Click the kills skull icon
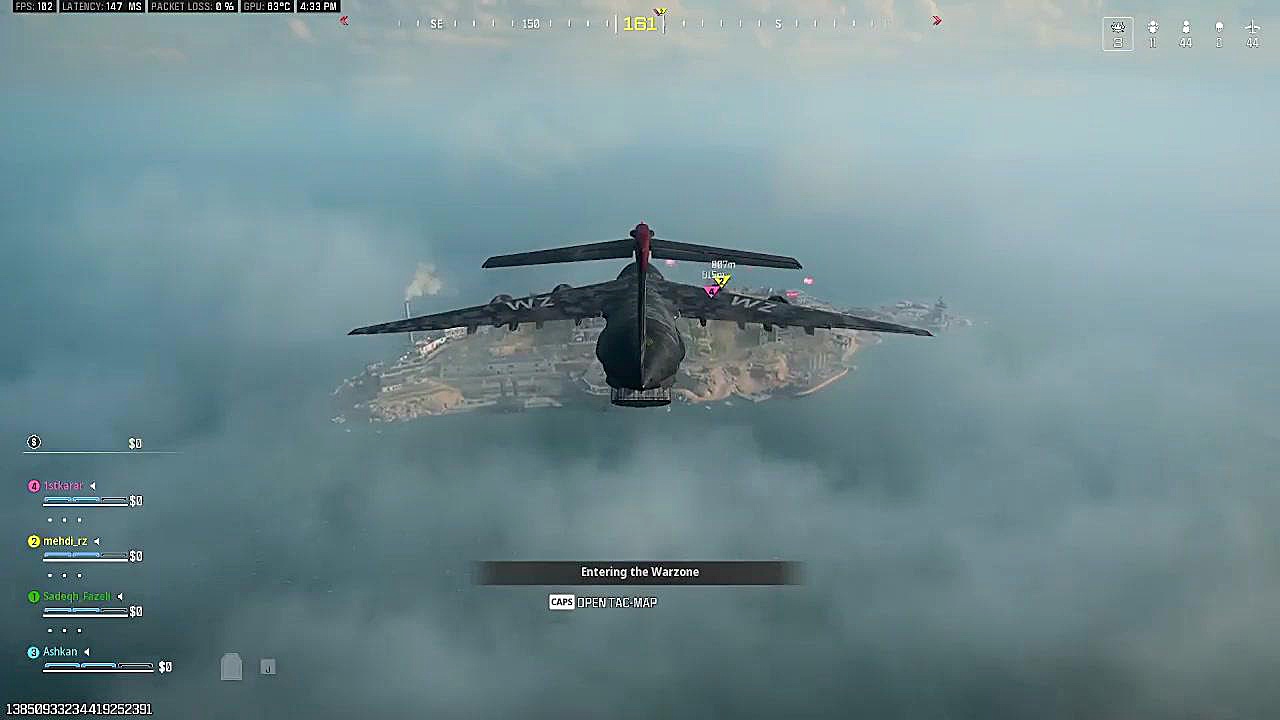 tap(1219, 28)
